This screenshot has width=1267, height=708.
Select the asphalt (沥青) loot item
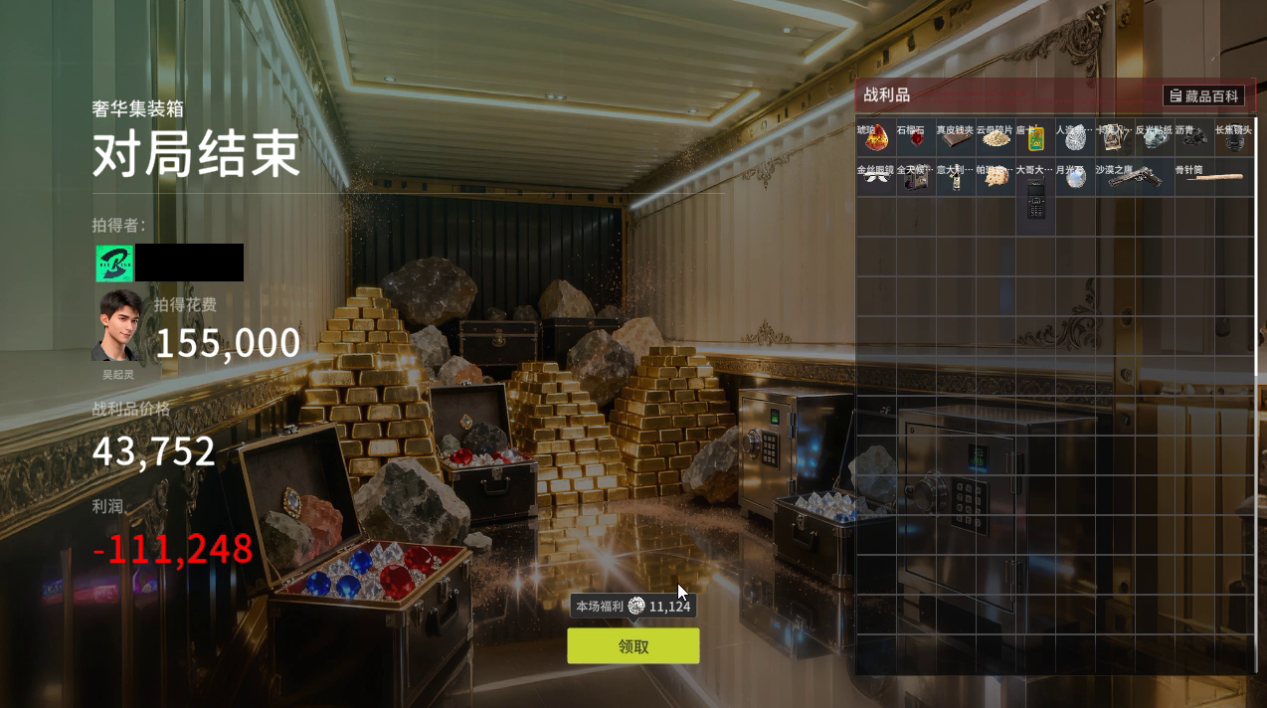1196,138
